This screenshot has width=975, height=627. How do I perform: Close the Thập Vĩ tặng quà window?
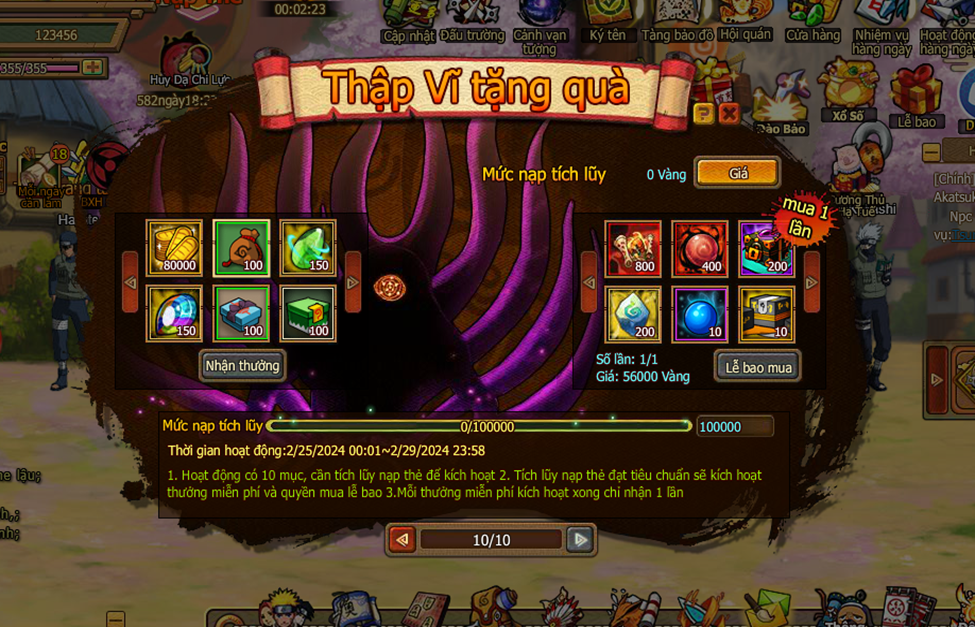[730, 114]
